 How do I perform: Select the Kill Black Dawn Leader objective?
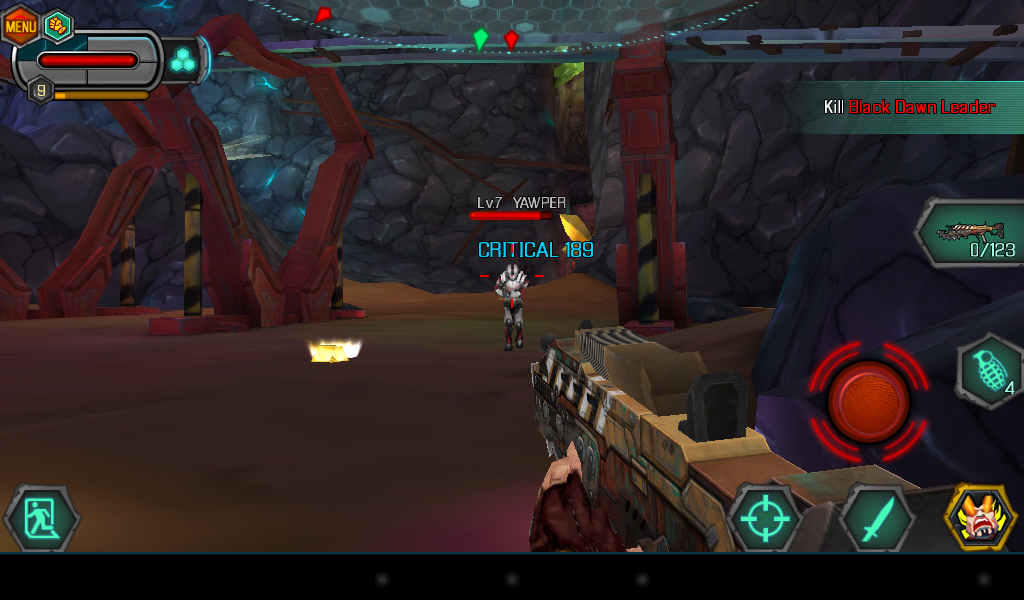point(909,107)
